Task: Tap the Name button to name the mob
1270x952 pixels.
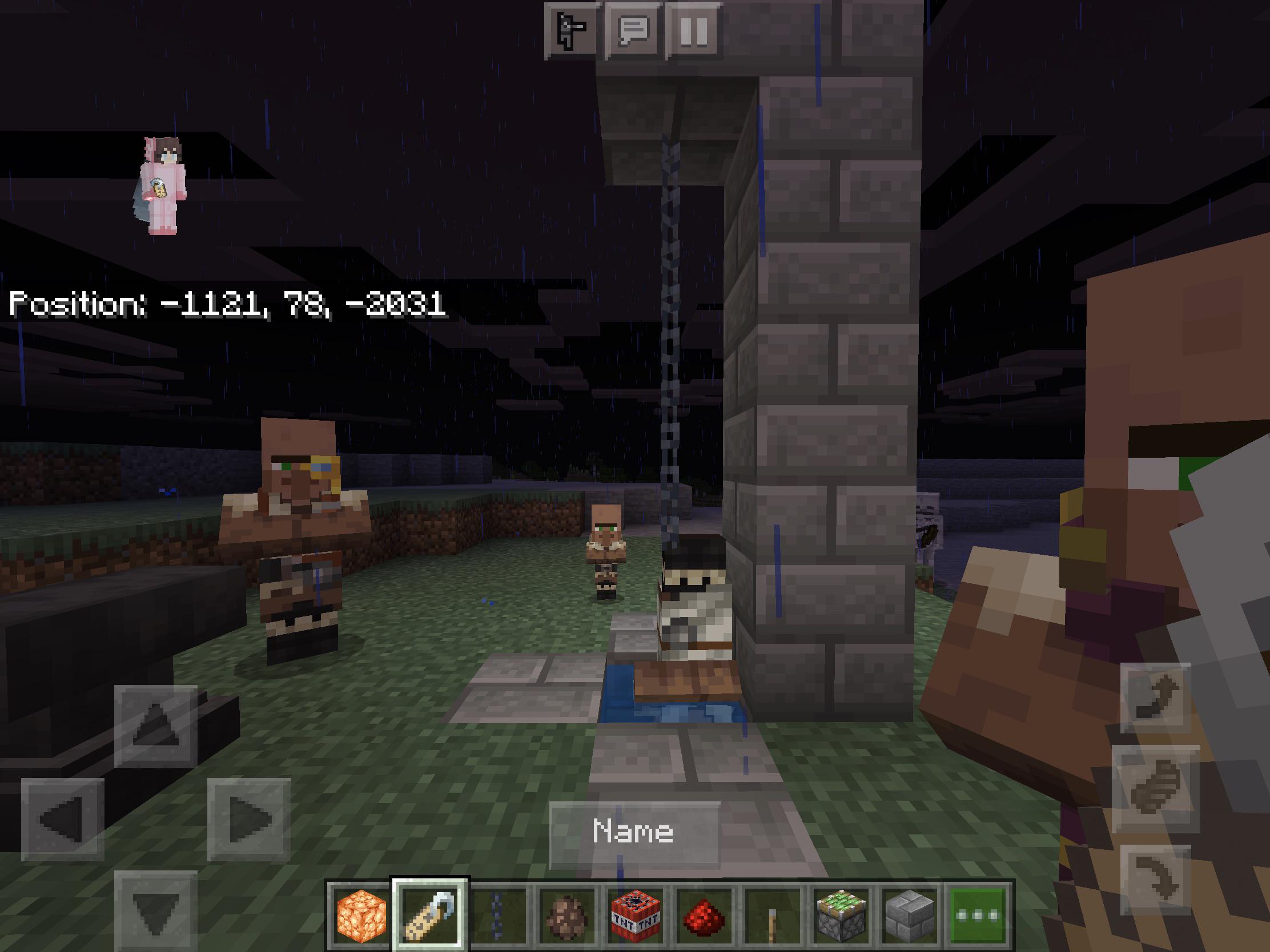Action: 634,836
